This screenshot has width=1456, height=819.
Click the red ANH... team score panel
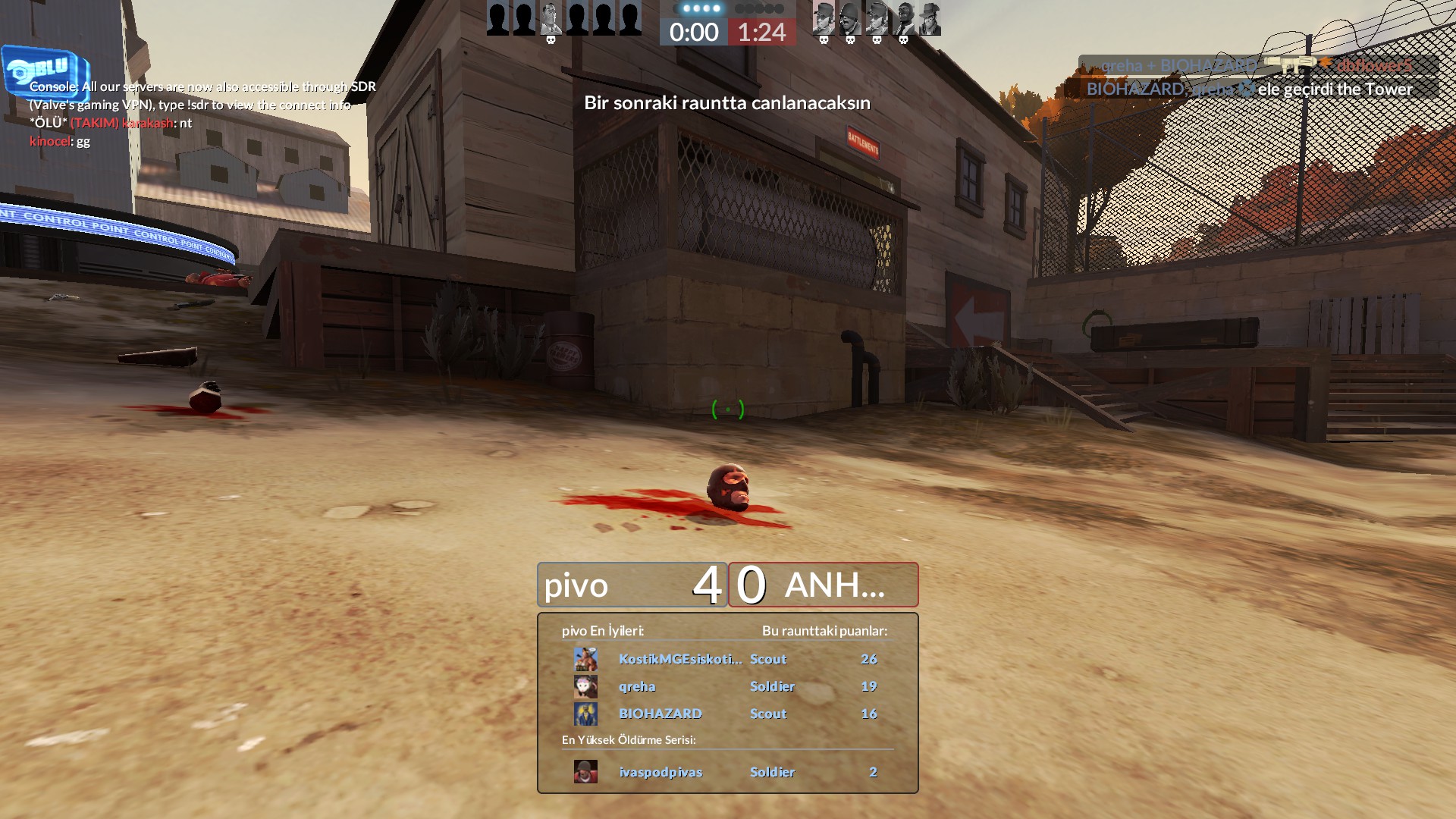(824, 585)
